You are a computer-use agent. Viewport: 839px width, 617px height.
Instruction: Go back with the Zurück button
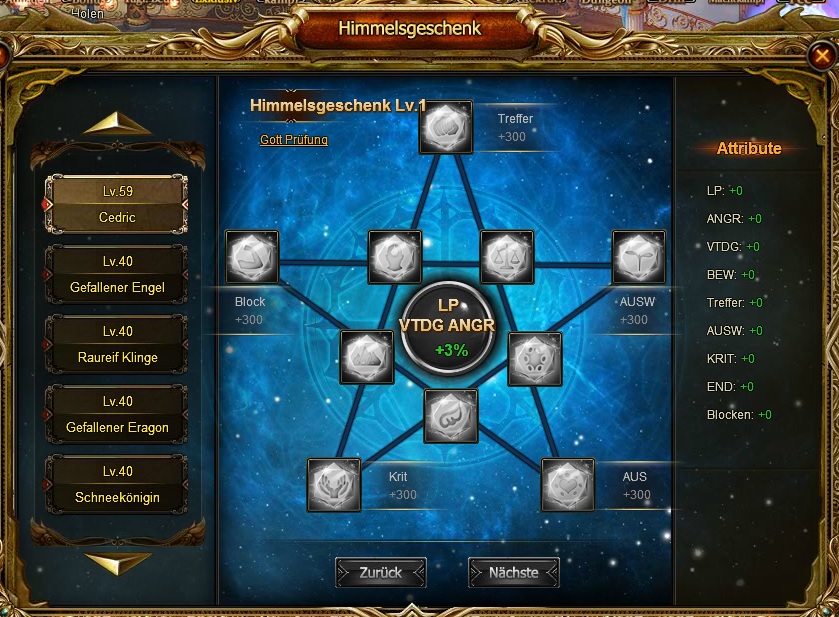tap(380, 573)
